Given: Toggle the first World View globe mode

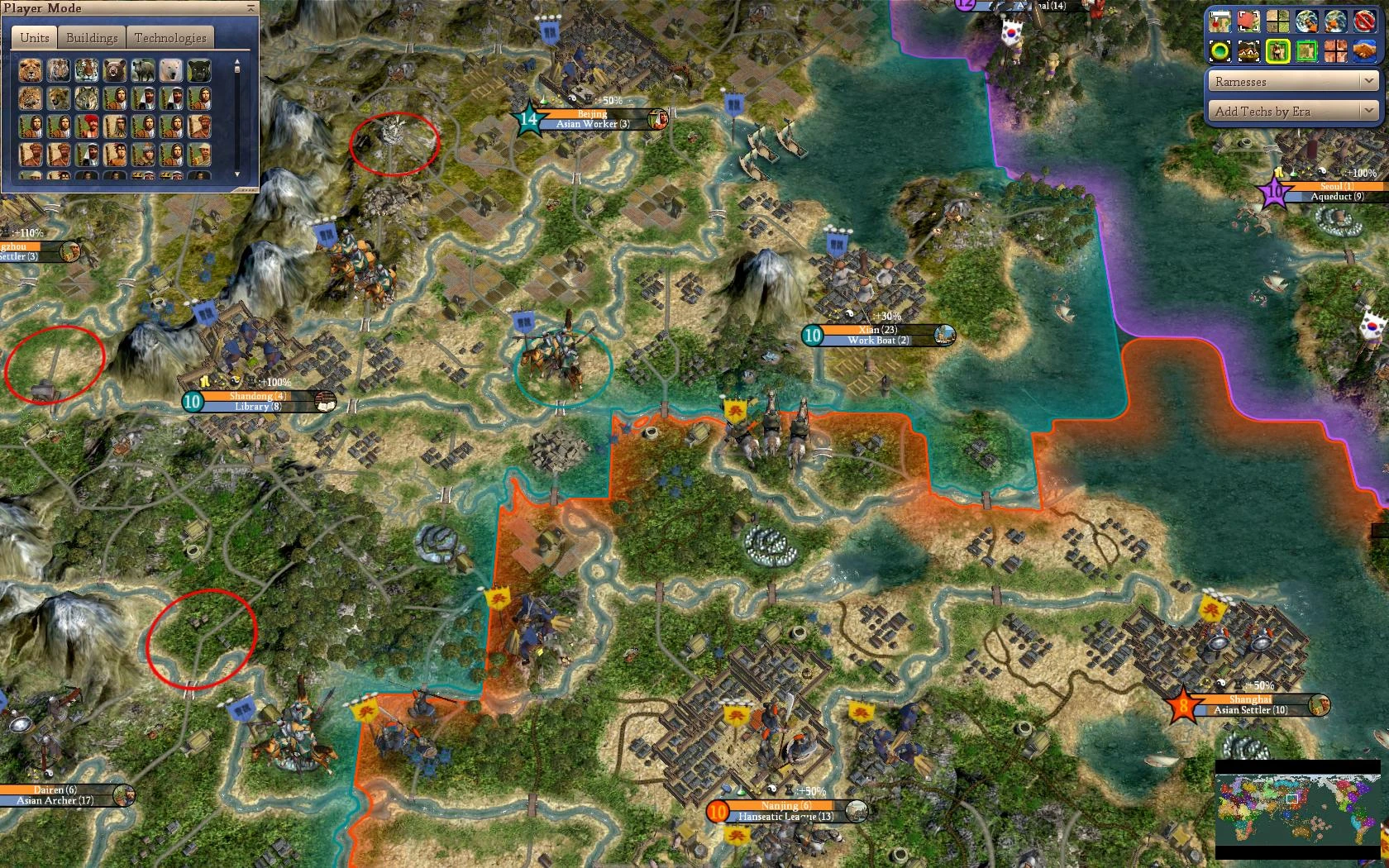Looking at the screenshot, I should tap(1307, 22).
